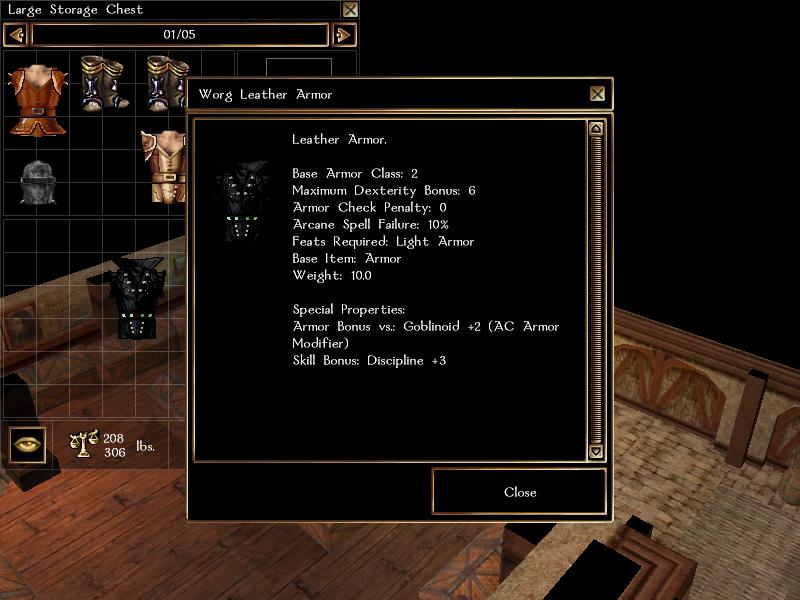Go to the next chest page
This screenshot has width=800, height=600.
click(343, 35)
